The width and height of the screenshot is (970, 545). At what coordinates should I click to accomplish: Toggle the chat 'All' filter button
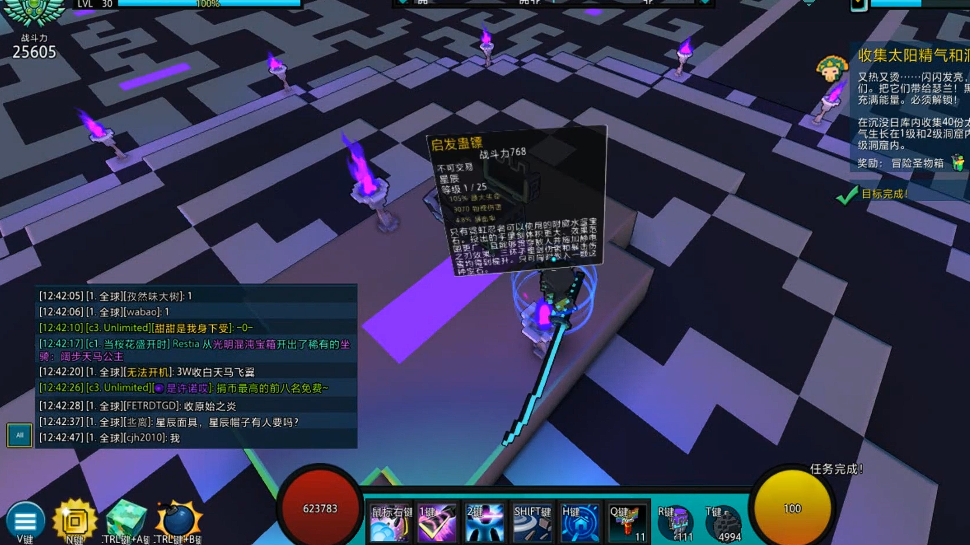19,435
